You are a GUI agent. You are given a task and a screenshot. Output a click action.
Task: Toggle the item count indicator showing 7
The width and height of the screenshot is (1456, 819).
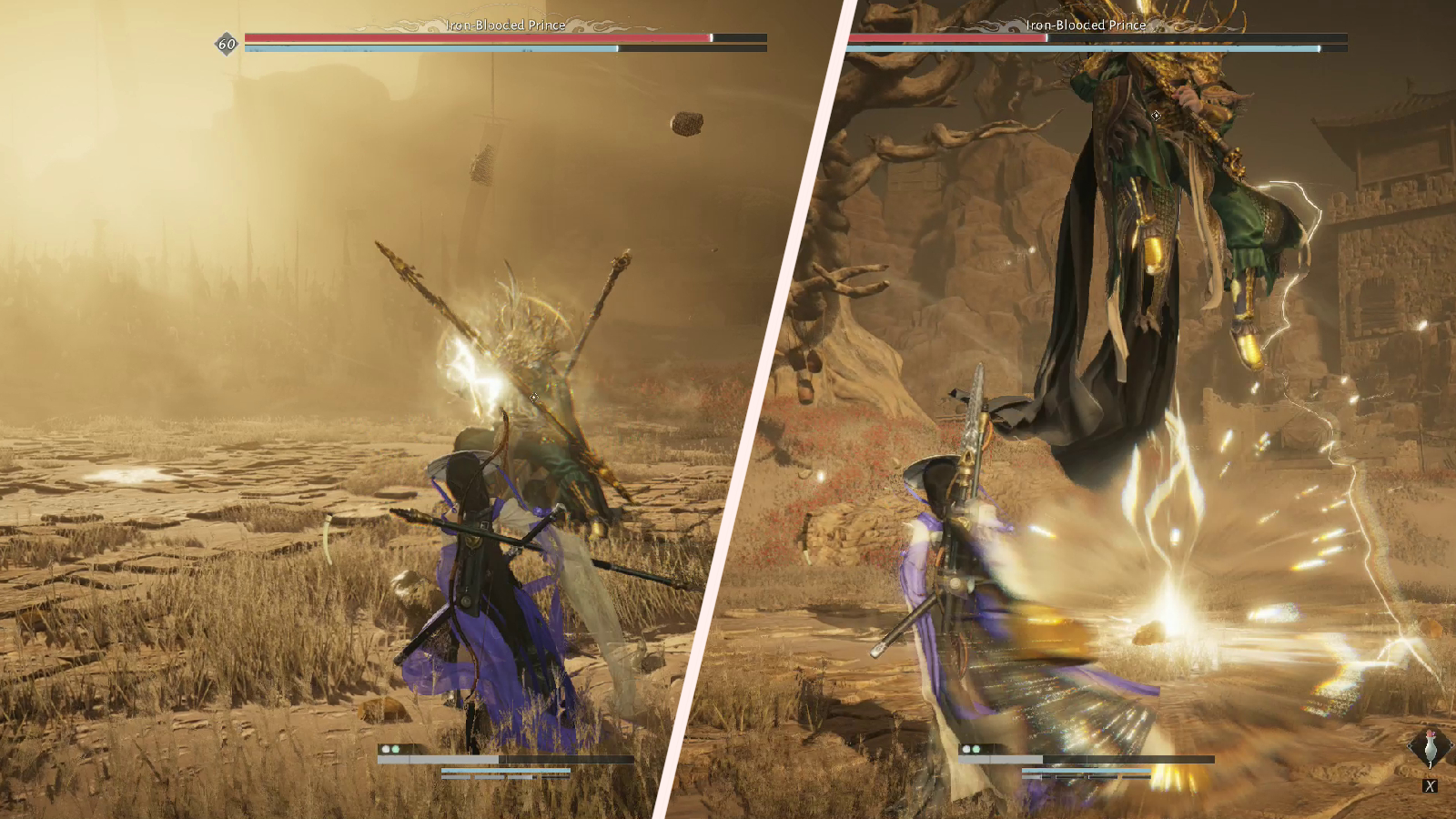[1430, 764]
